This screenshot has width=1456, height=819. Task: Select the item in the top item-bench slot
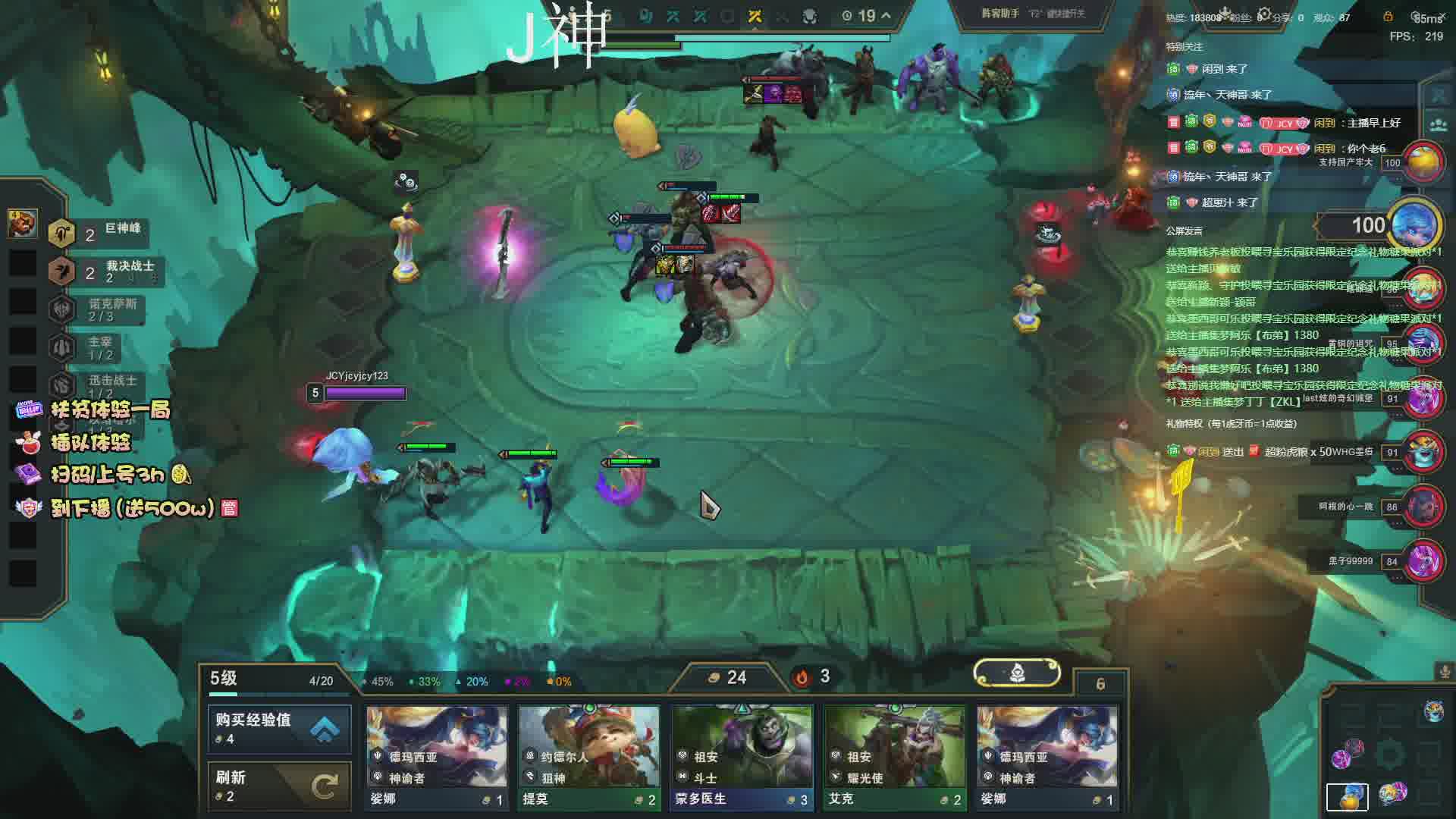click(x=23, y=223)
